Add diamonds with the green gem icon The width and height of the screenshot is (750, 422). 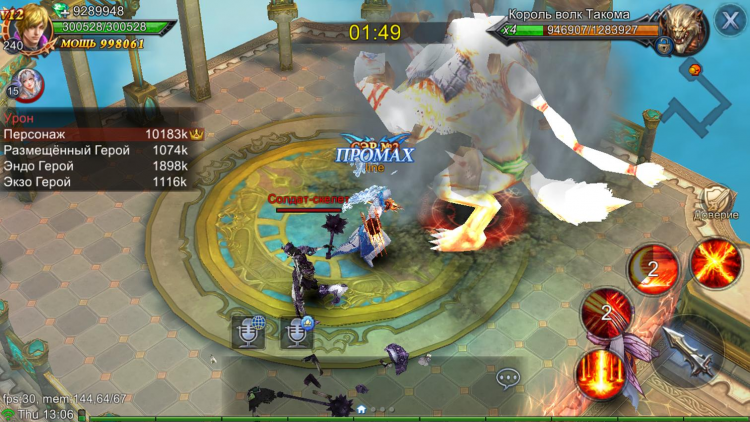pyautogui.click(x=61, y=10)
